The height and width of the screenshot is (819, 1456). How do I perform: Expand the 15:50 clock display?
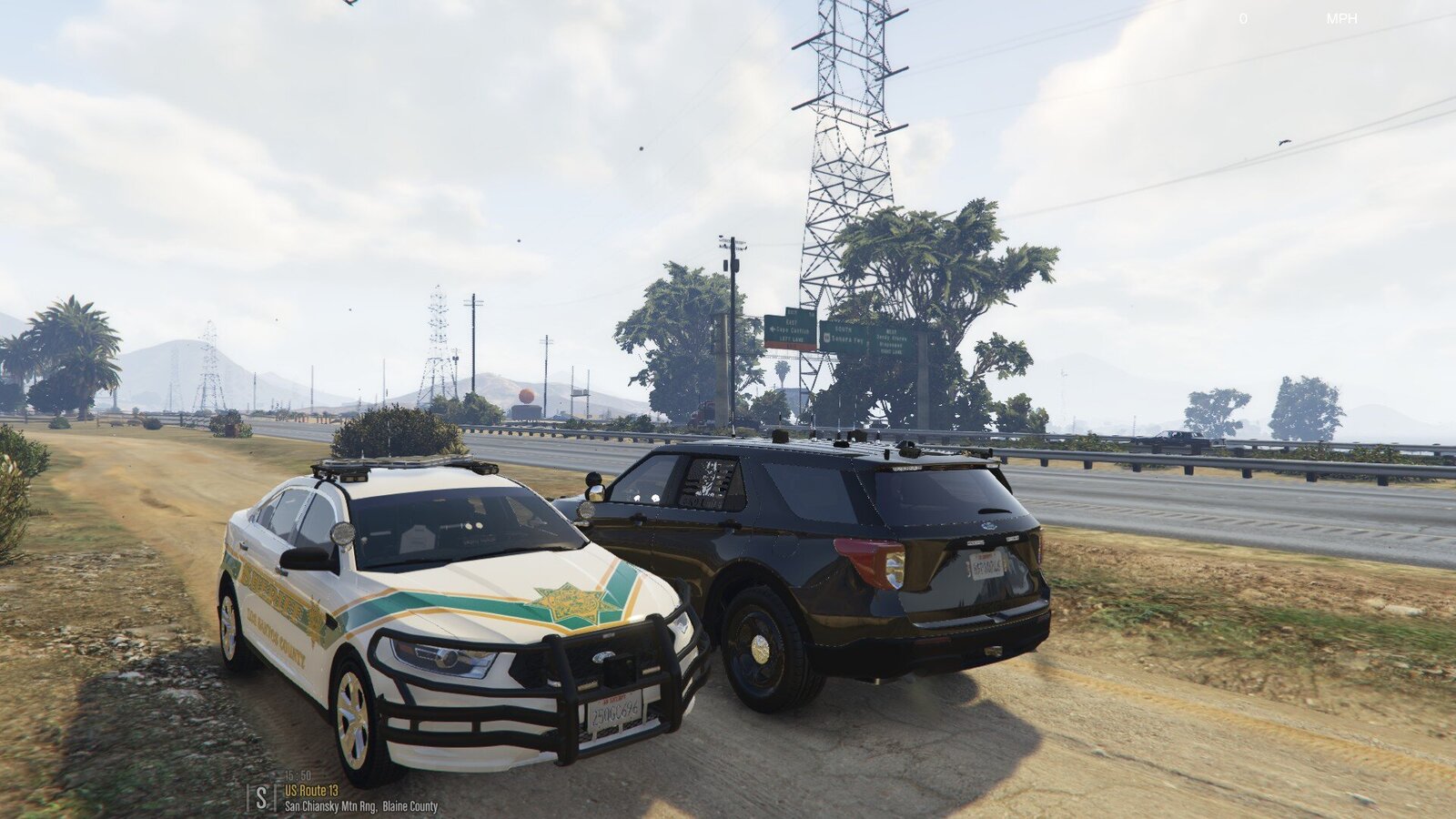coord(296,776)
